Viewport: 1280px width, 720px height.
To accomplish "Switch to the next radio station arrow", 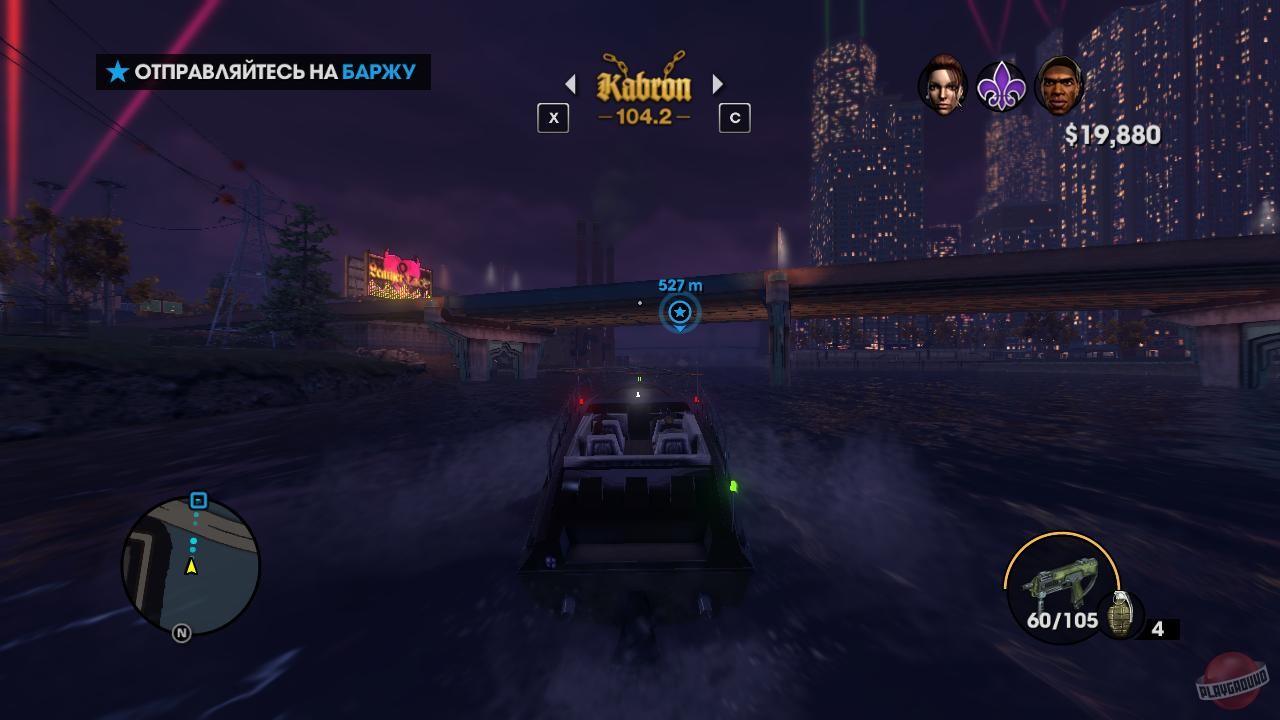I will pos(716,85).
